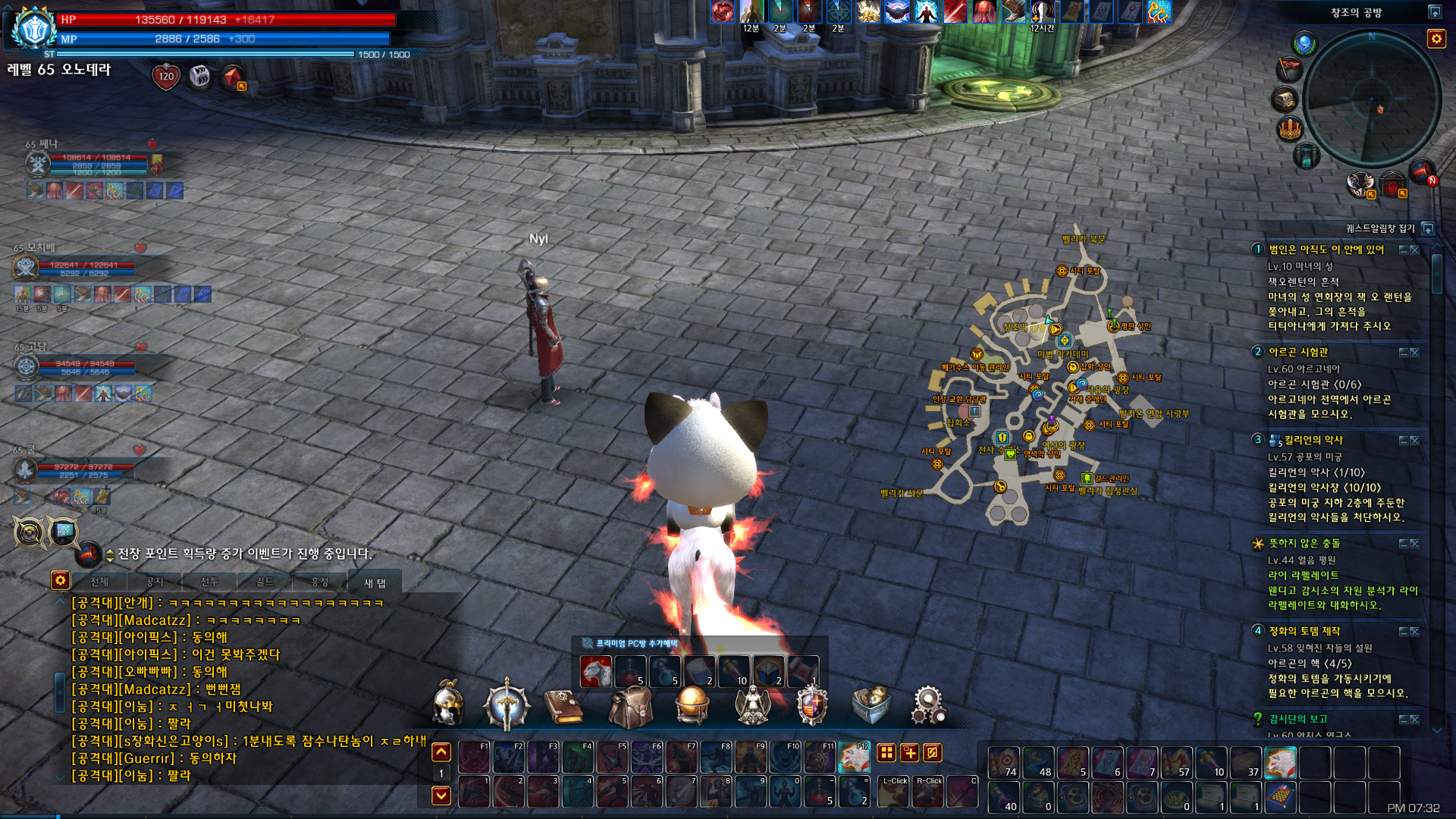Screen dimensions: 1456x819
Task: Select the 전투 chat tab
Action: click(209, 582)
